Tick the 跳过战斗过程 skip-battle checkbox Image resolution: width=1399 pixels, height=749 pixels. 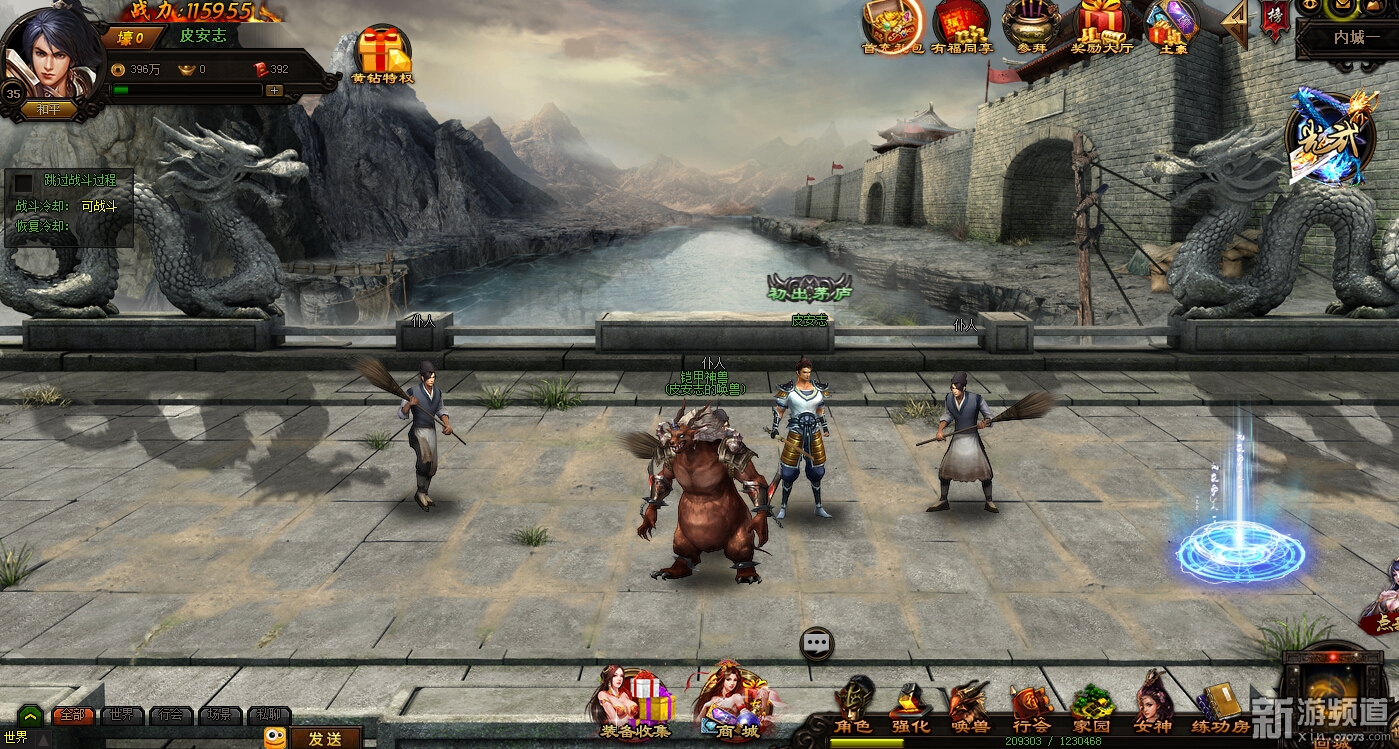click(x=23, y=183)
